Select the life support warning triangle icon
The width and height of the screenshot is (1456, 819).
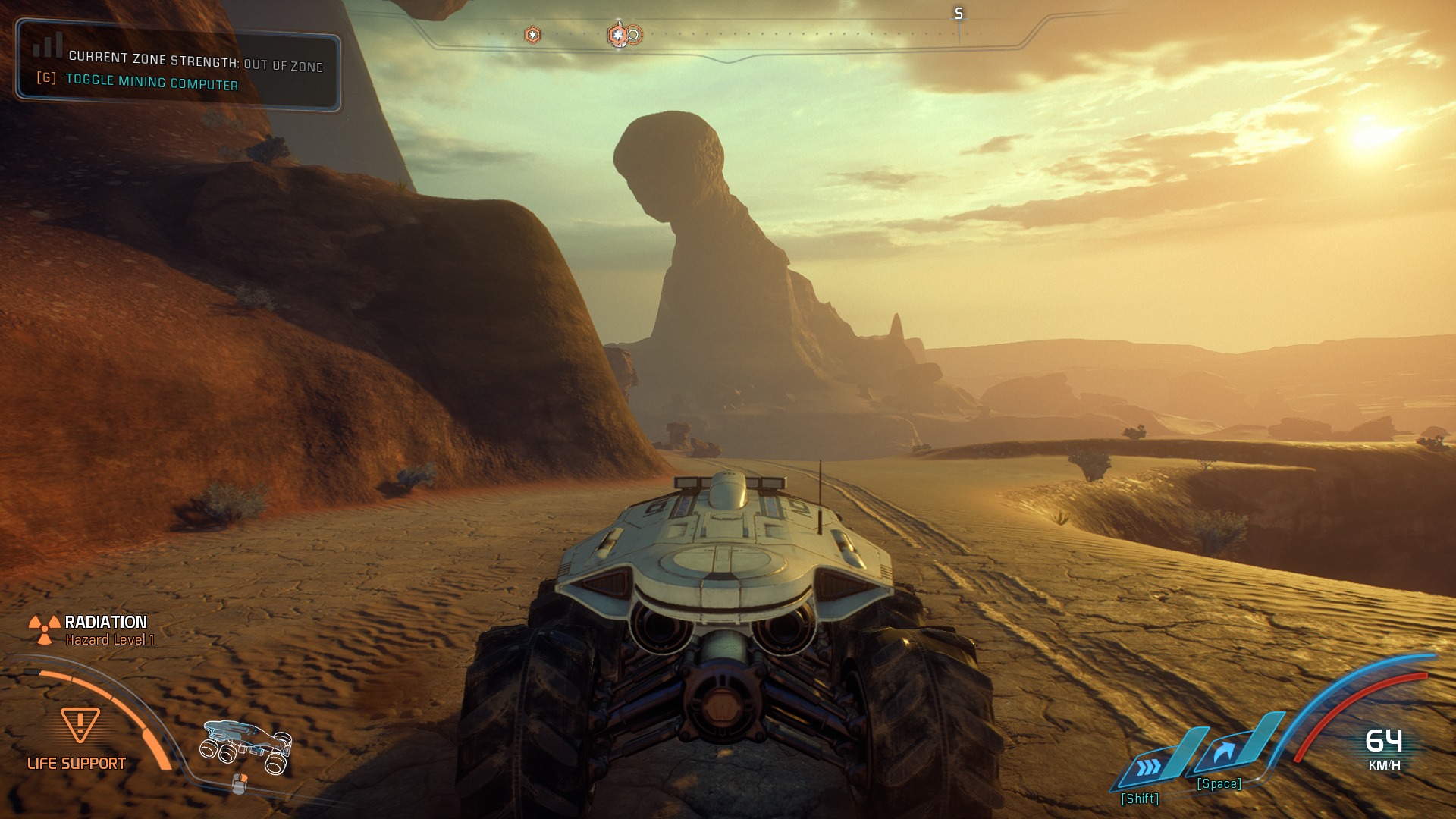coord(80,724)
